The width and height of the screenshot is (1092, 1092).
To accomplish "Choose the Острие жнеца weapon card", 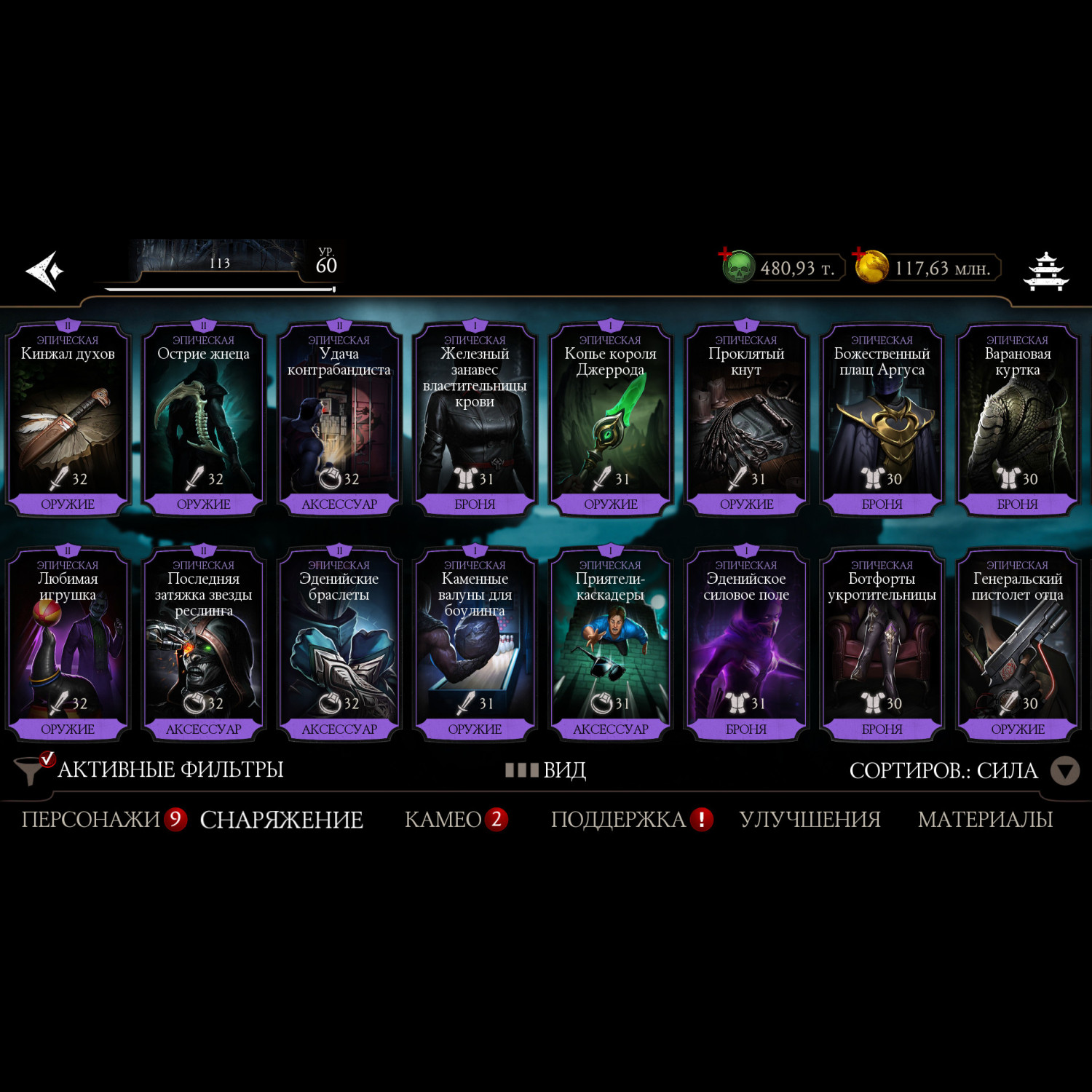I will [203, 419].
